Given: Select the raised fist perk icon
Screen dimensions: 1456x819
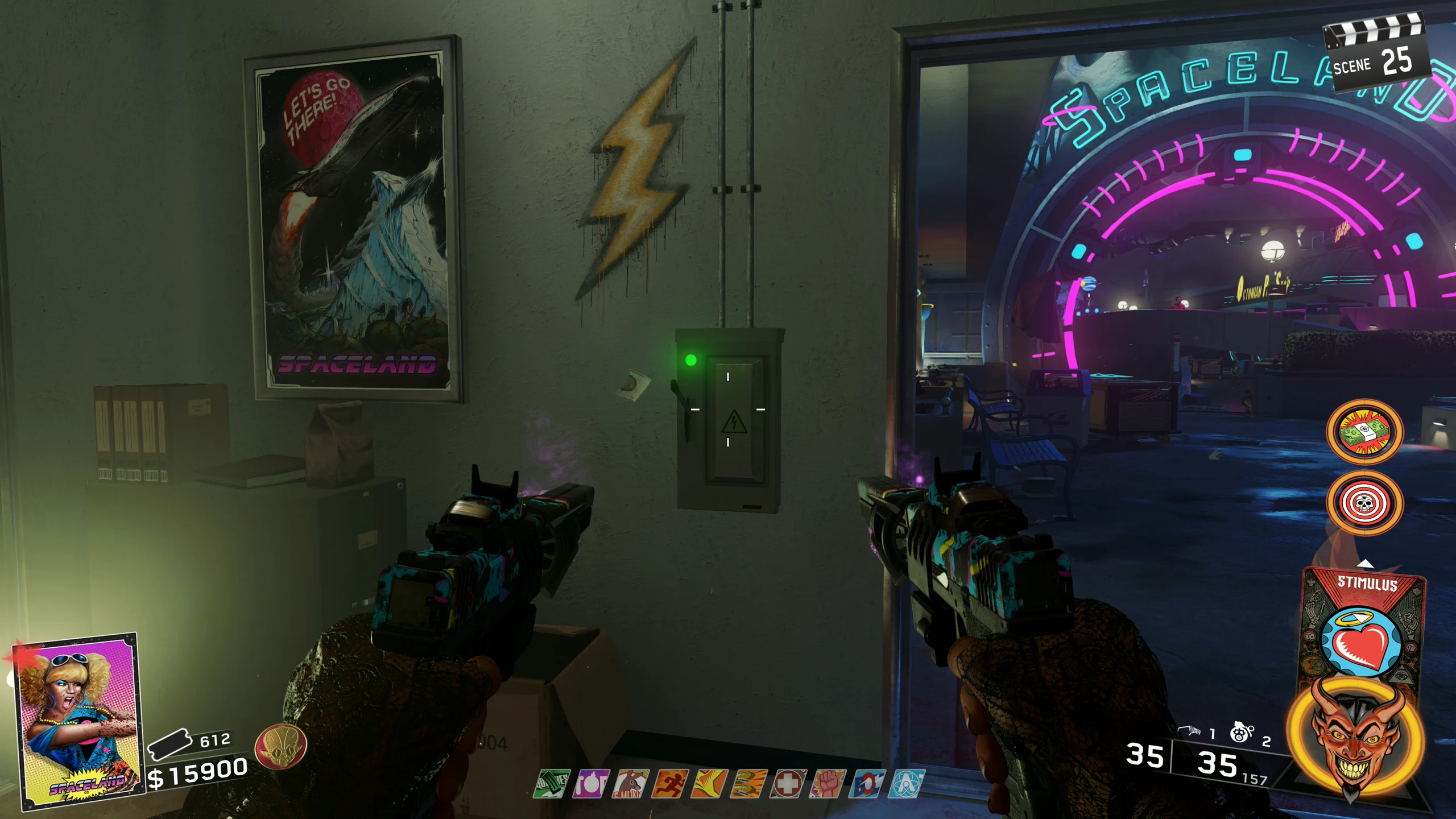Looking at the screenshot, I should [x=828, y=784].
